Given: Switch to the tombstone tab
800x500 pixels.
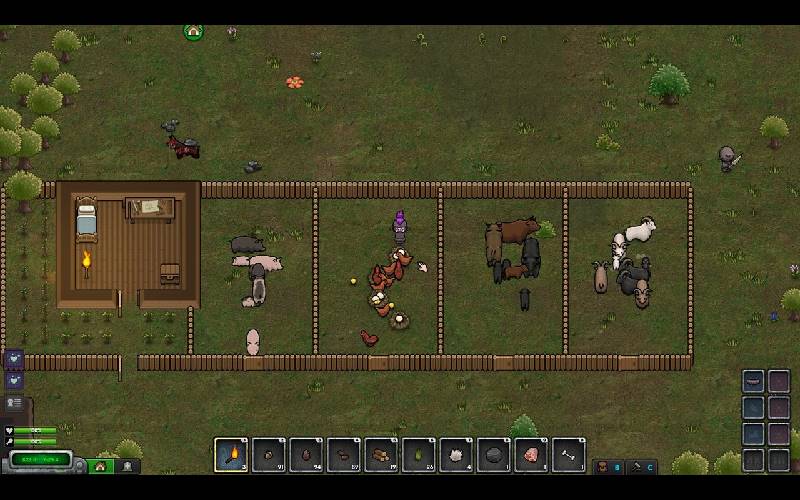Looking at the screenshot, I should tap(127, 466).
